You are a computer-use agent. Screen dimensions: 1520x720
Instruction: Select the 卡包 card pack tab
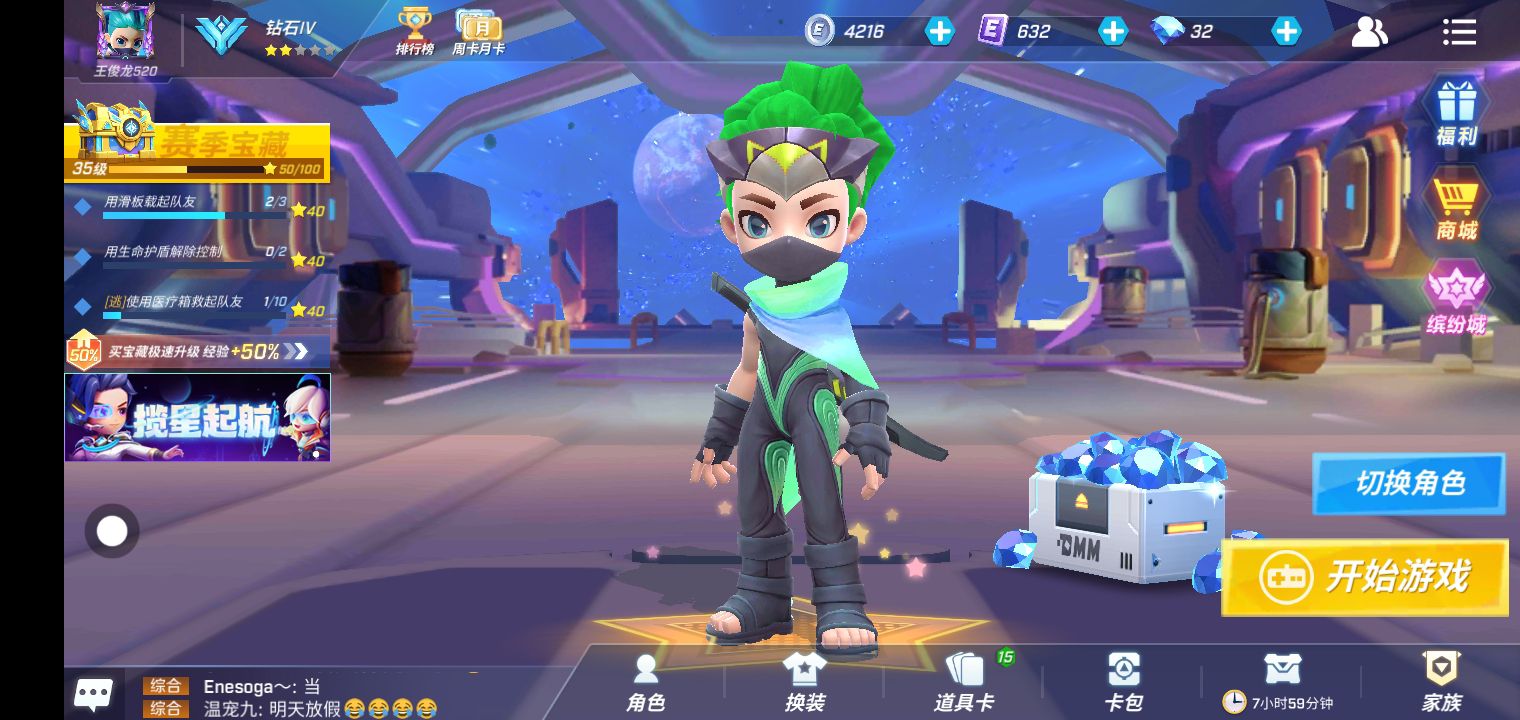pyautogui.click(x=1123, y=683)
